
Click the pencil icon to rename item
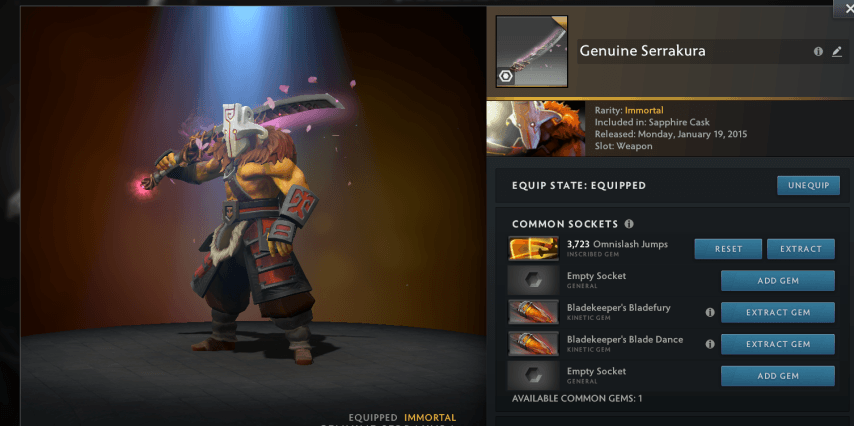(x=837, y=52)
